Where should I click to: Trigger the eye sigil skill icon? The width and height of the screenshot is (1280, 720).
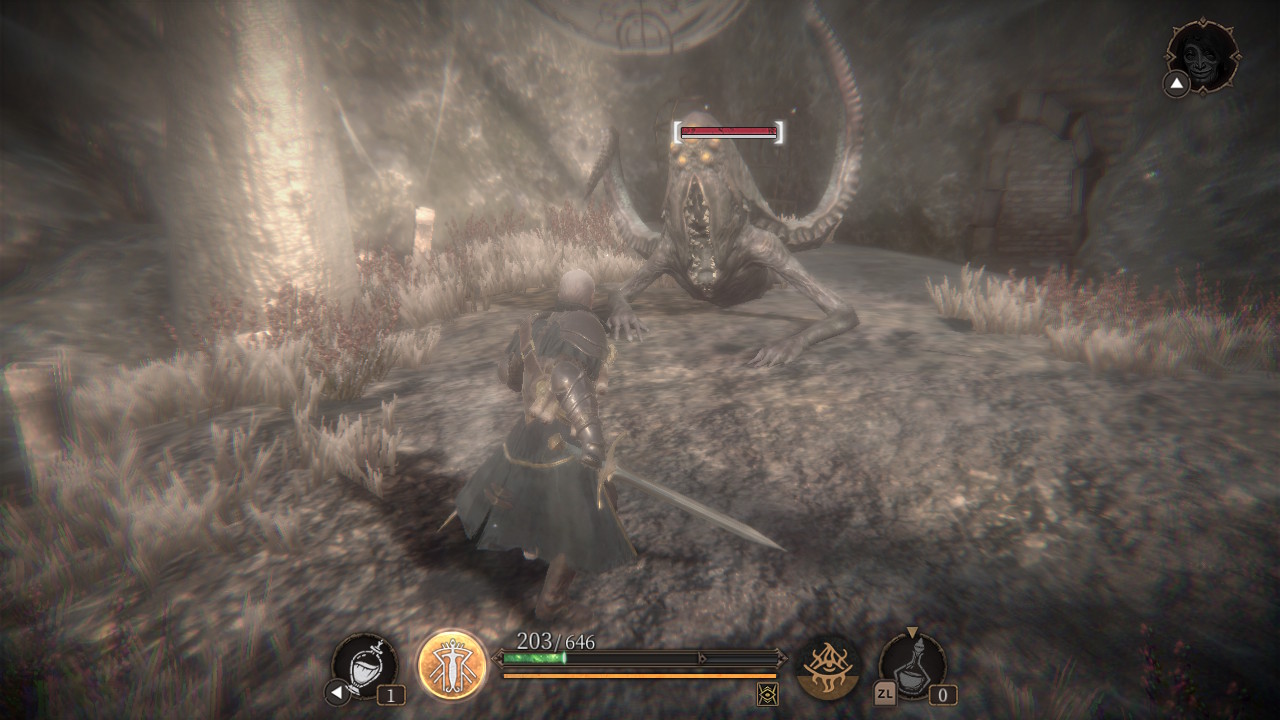(828, 667)
